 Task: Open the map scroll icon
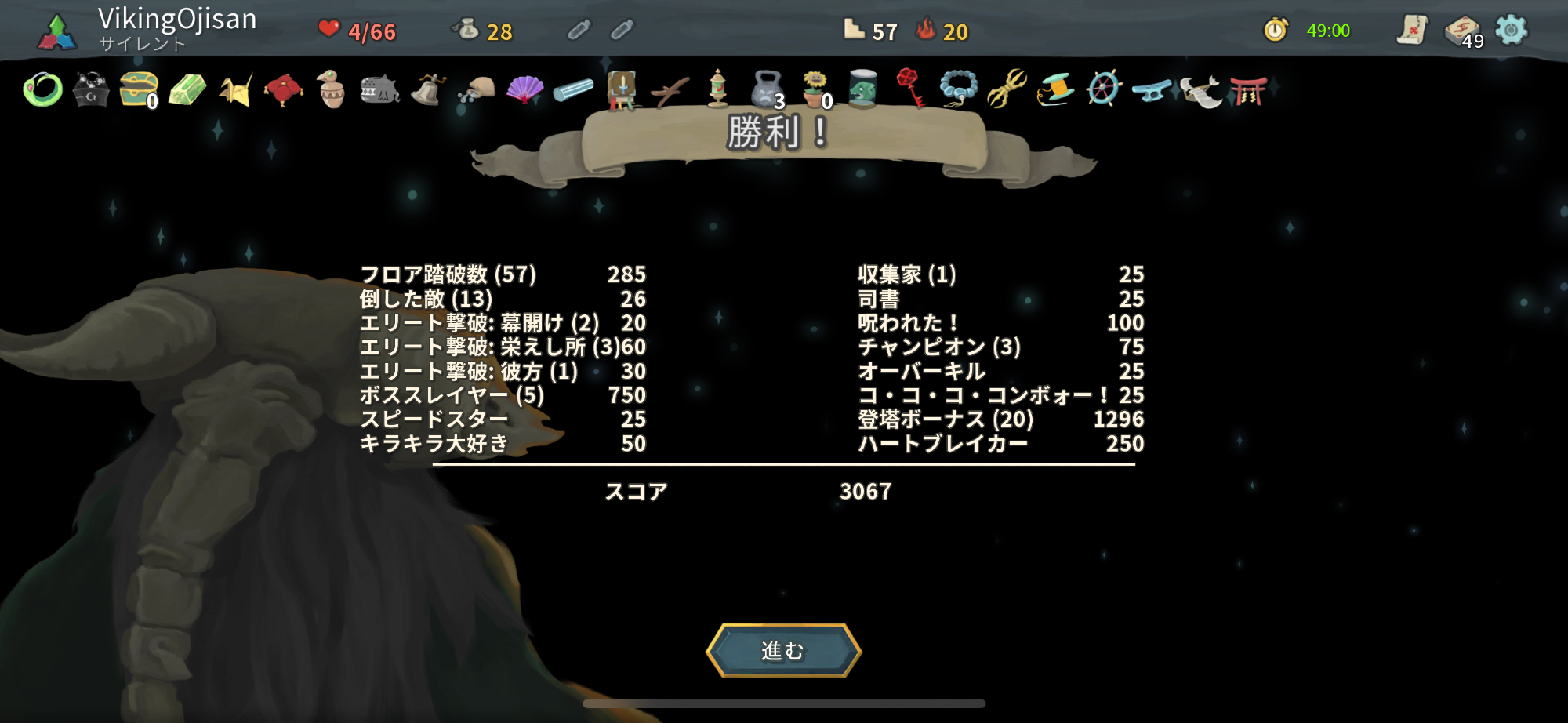coord(1412,31)
